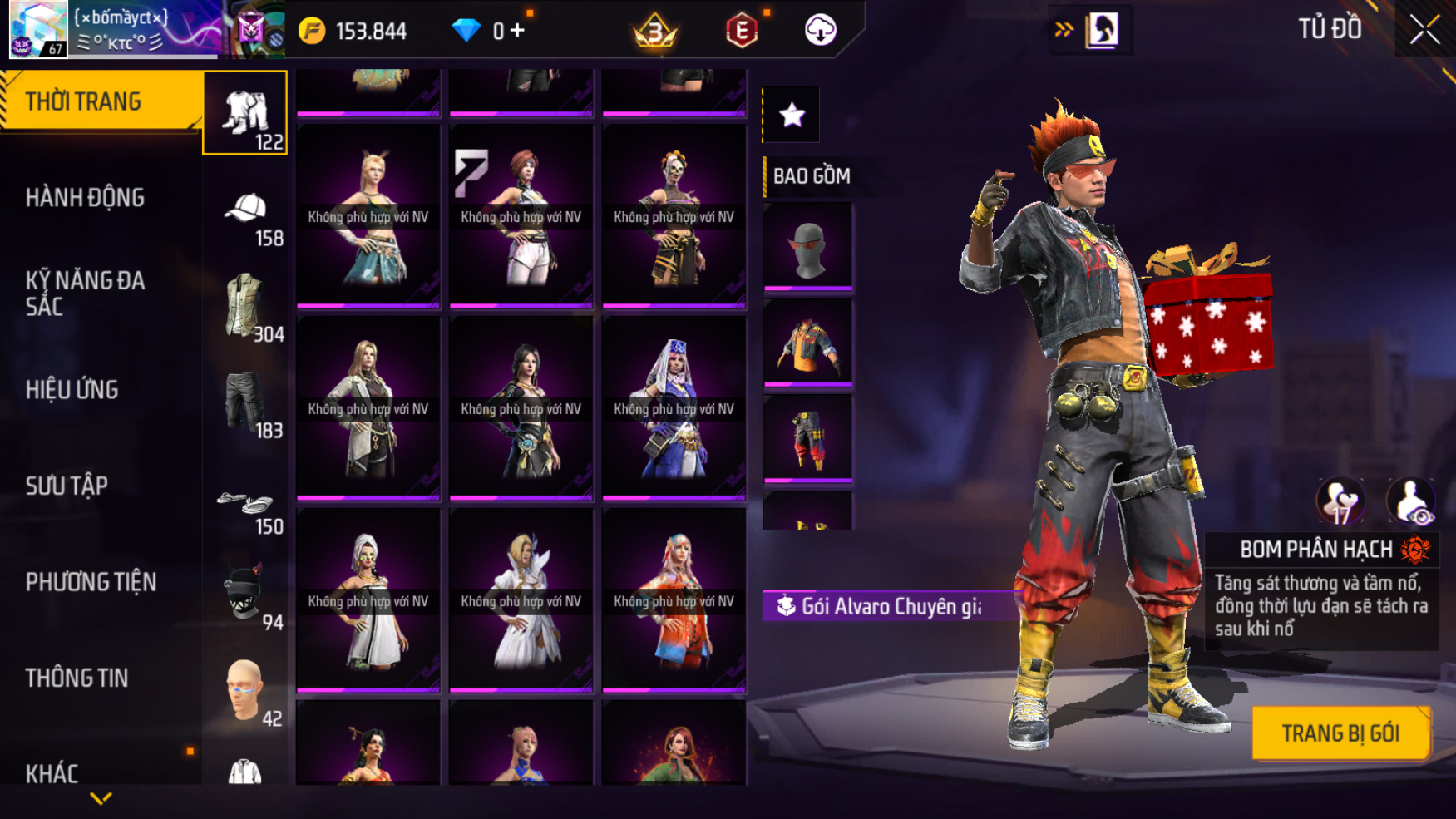Go to the Hiệu Ứng tab
The image size is (1456, 819).
(x=72, y=389)
